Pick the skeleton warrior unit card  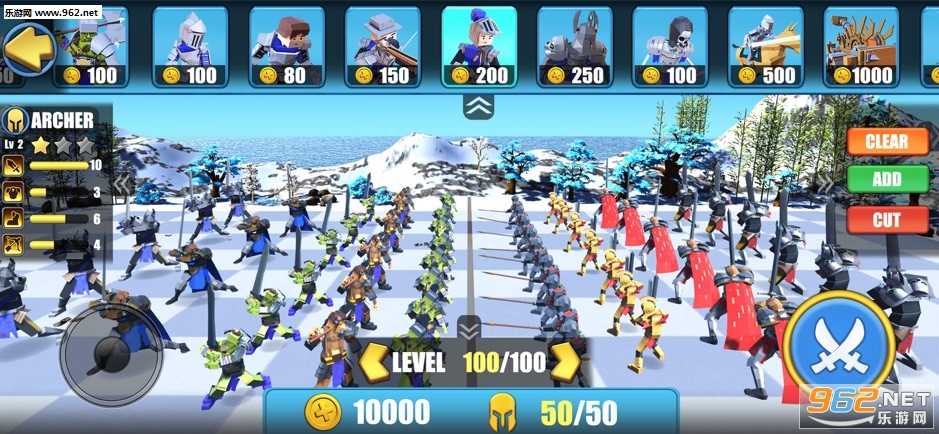[670, 46]
